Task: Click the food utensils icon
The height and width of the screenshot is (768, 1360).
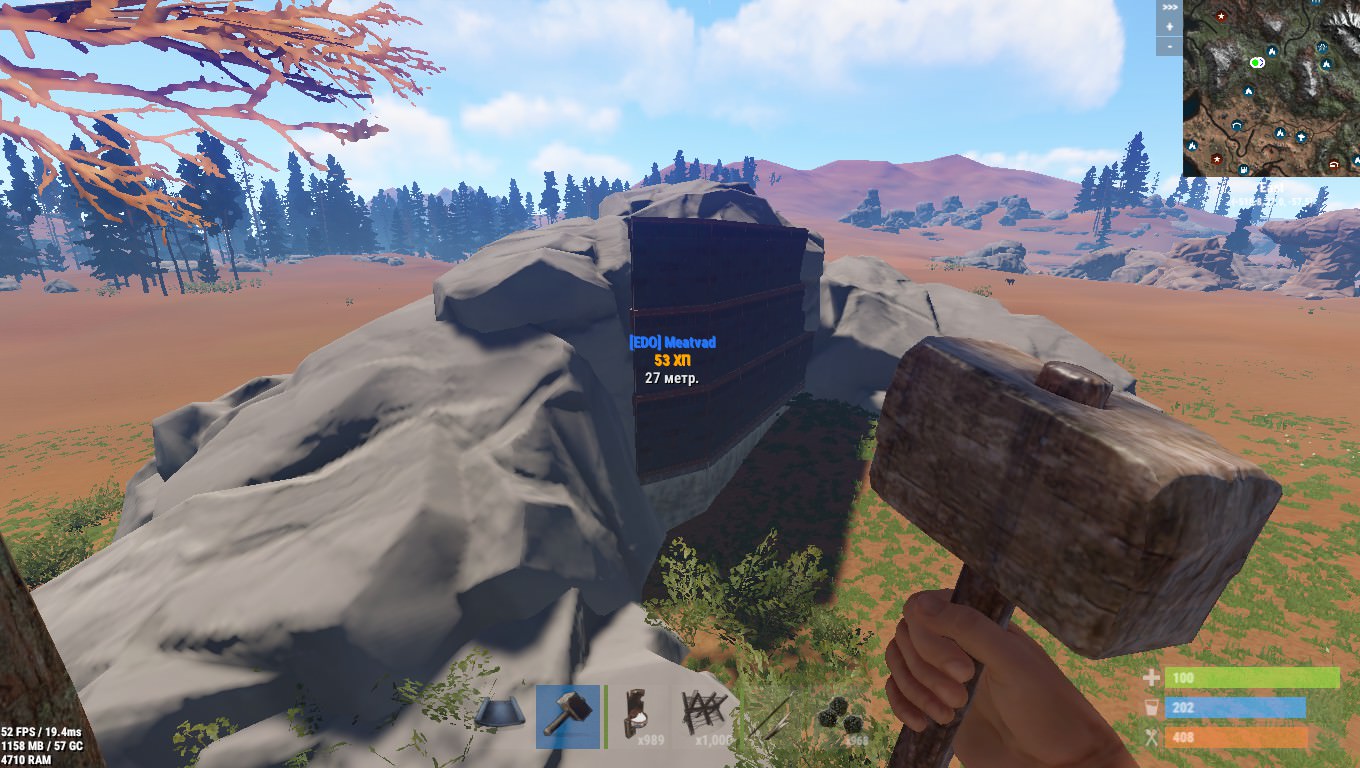Action: pyautogui.click(x=1152, y=737)
